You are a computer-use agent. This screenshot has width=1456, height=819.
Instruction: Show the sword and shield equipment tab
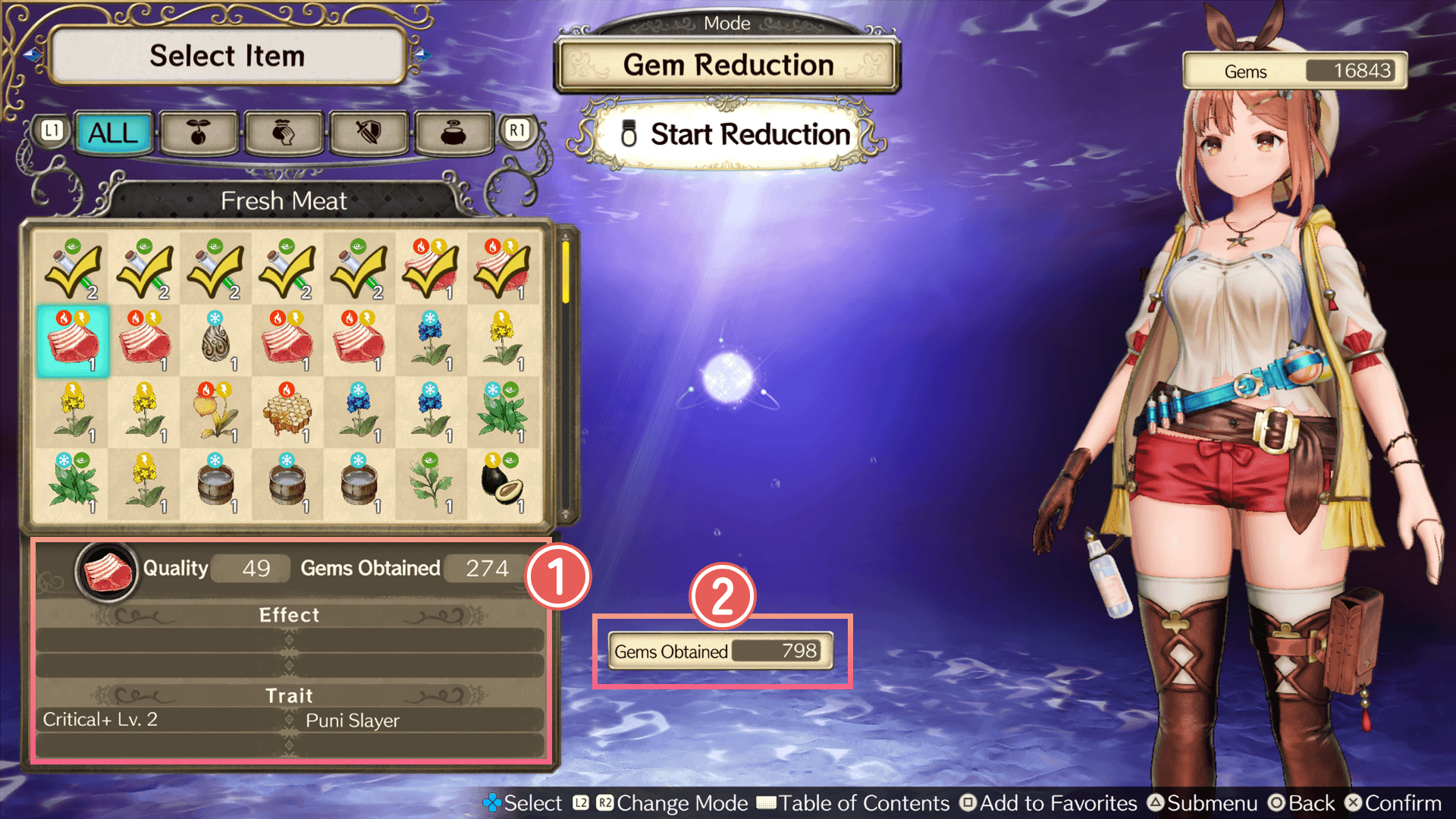tap(369, 133)
